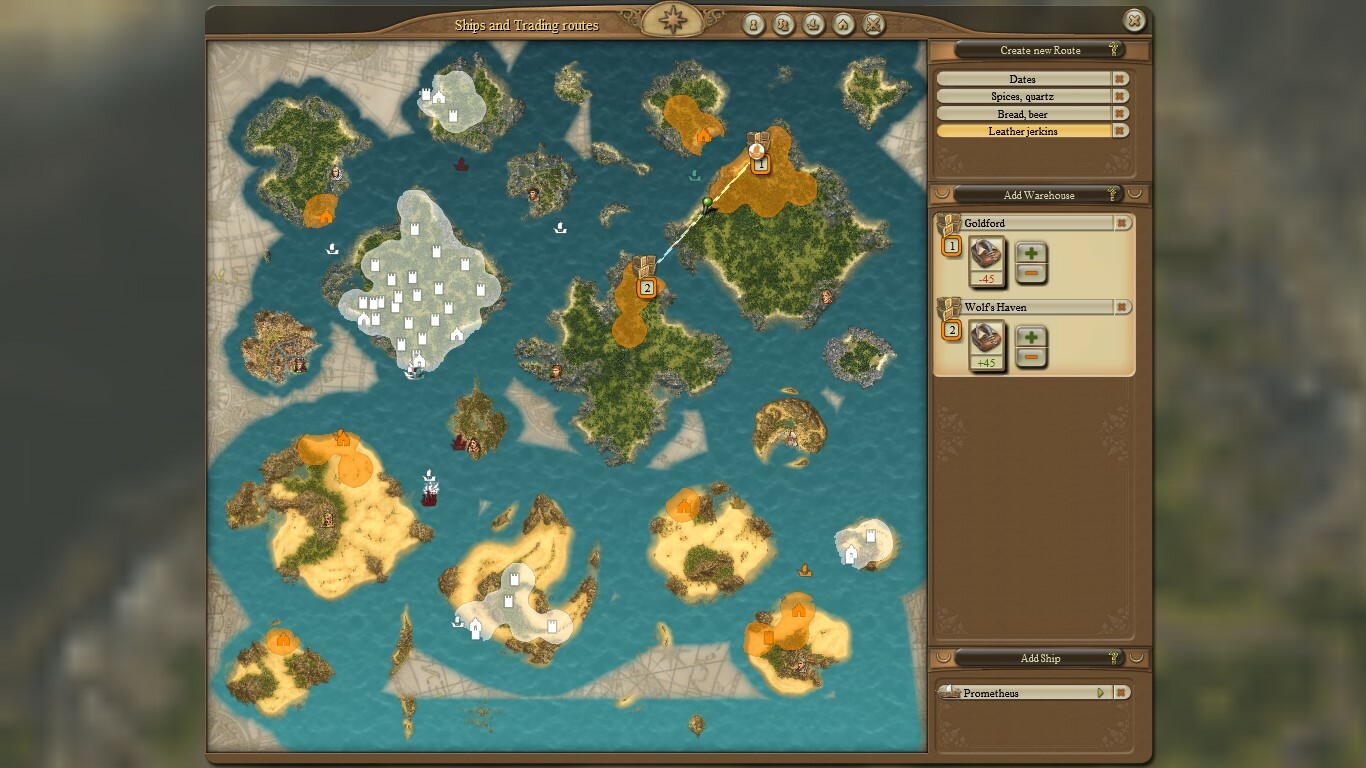Image resolution: width=1366 pixels, height=768 pixels.
Task: Delete the Leather jerkins route
Action: coord(1121,131)
